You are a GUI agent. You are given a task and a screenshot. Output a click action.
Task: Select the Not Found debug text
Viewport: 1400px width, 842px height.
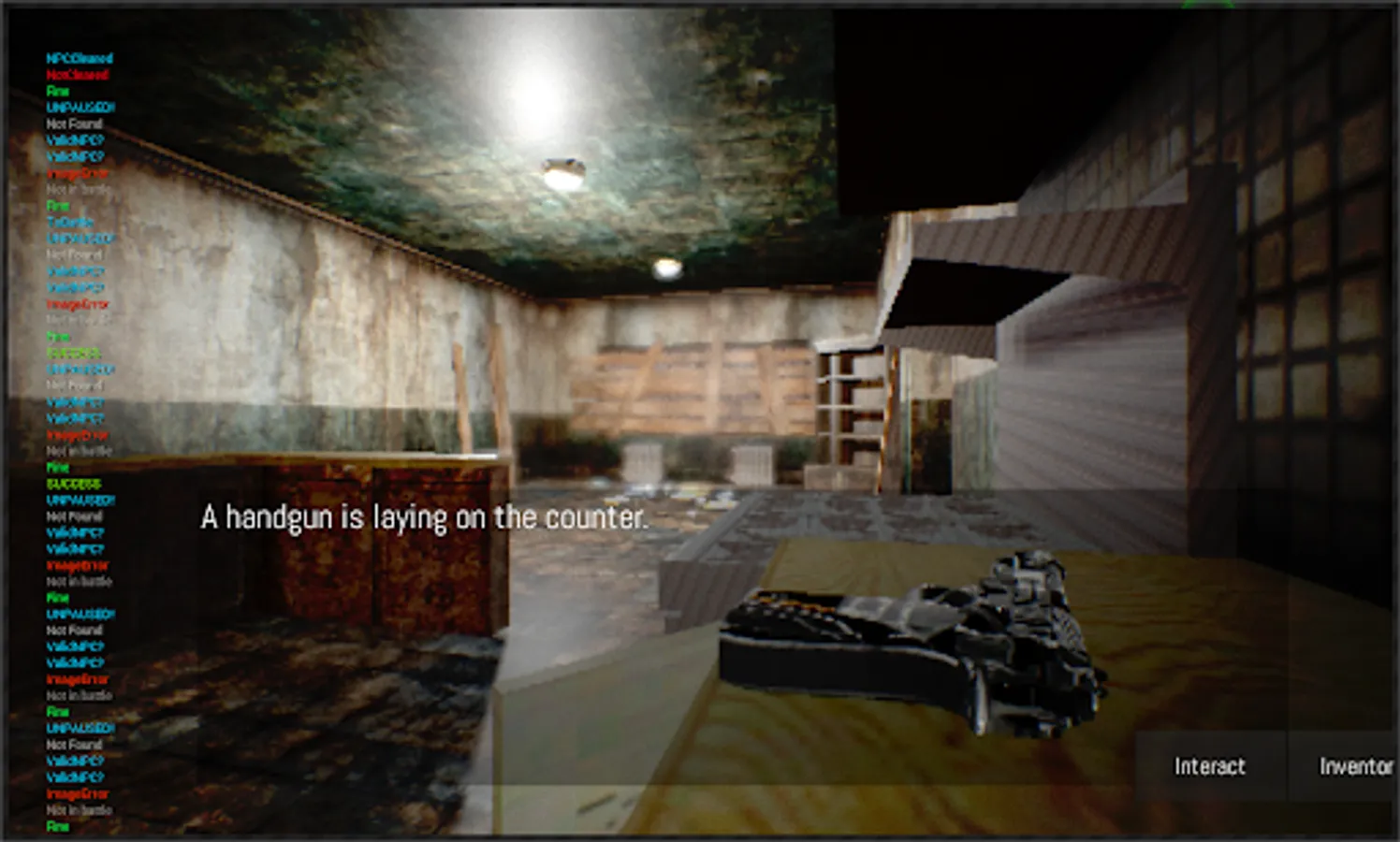71,122
